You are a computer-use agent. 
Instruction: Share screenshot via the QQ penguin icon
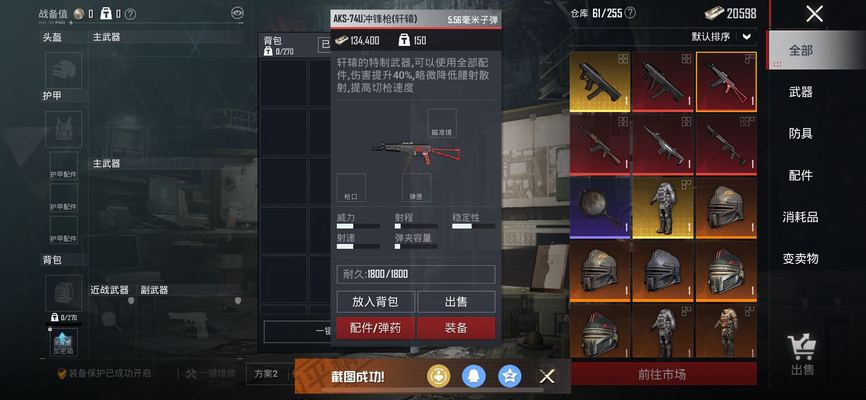coord(475,376)
